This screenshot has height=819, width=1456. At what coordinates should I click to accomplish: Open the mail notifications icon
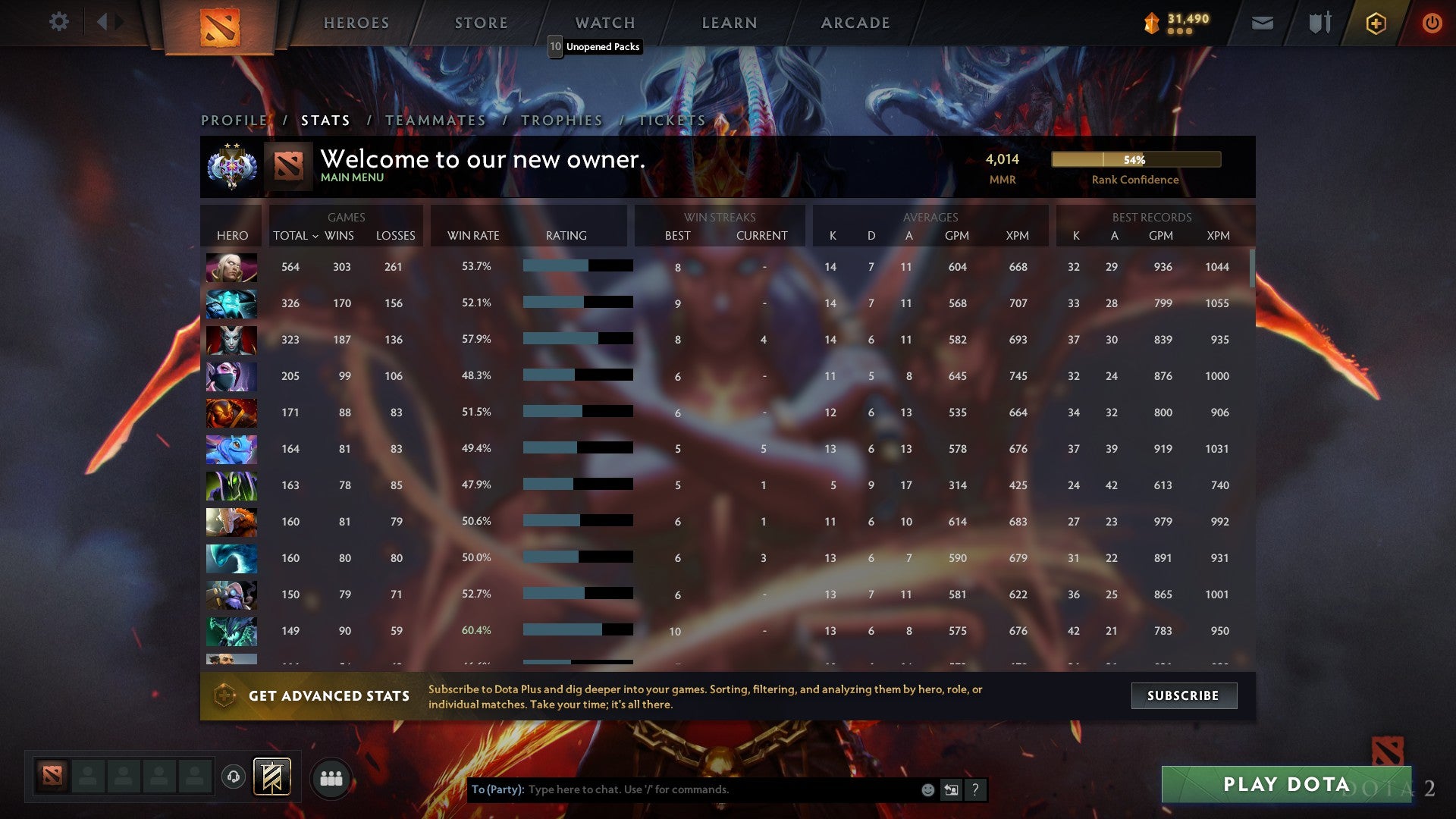pos(1263,24)
